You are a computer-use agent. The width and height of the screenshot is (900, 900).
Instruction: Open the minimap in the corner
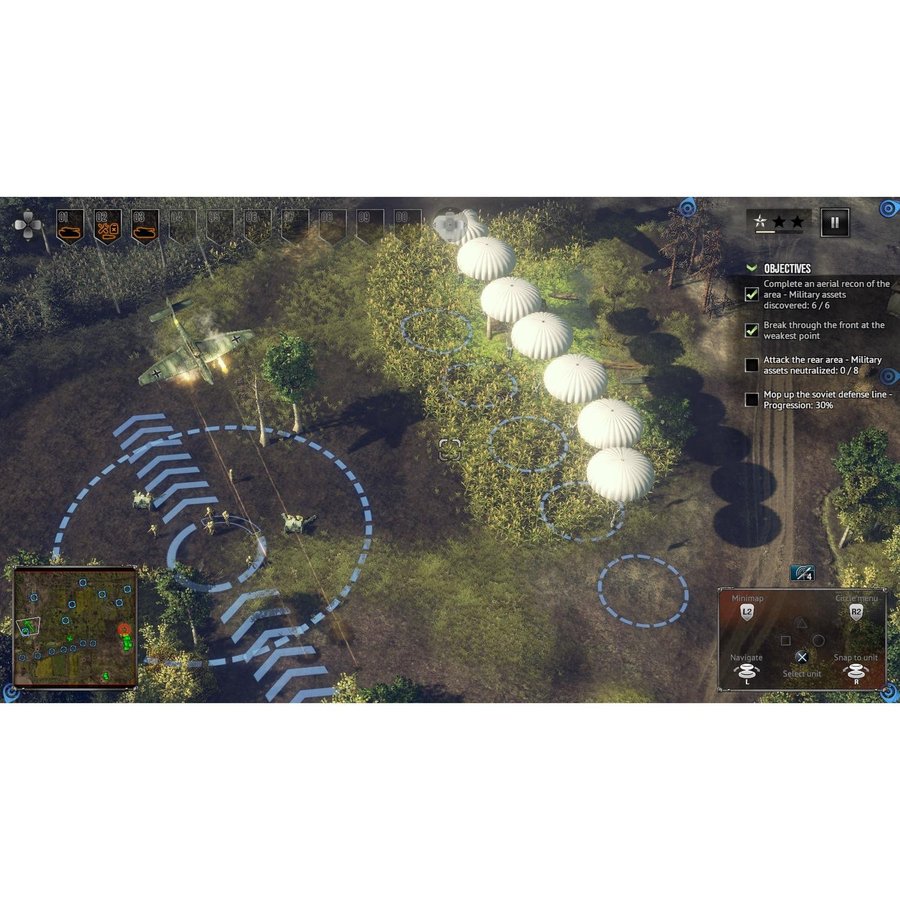pos(75,627)
